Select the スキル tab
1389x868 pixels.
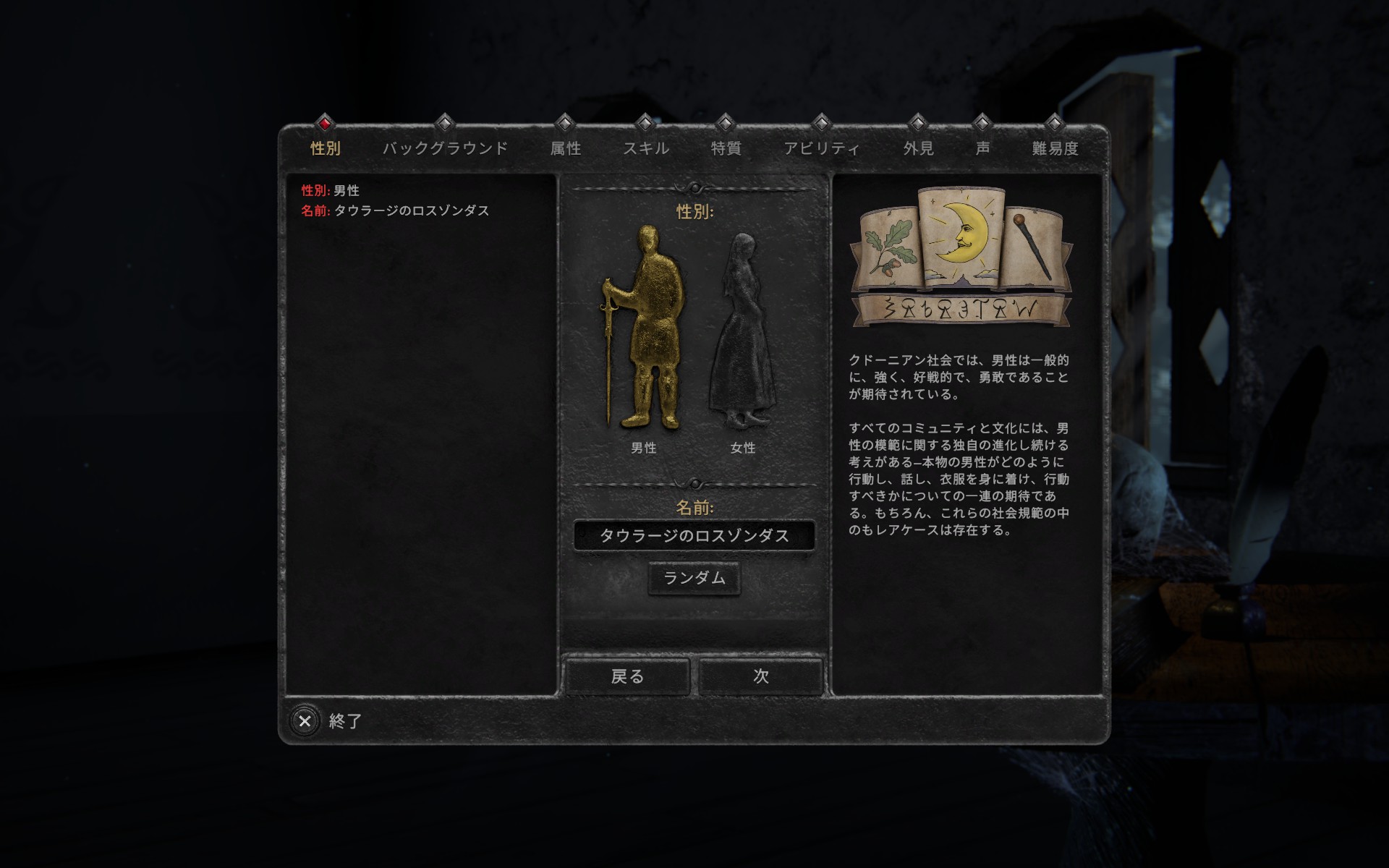pyautogui.click(x=645, y=148)
